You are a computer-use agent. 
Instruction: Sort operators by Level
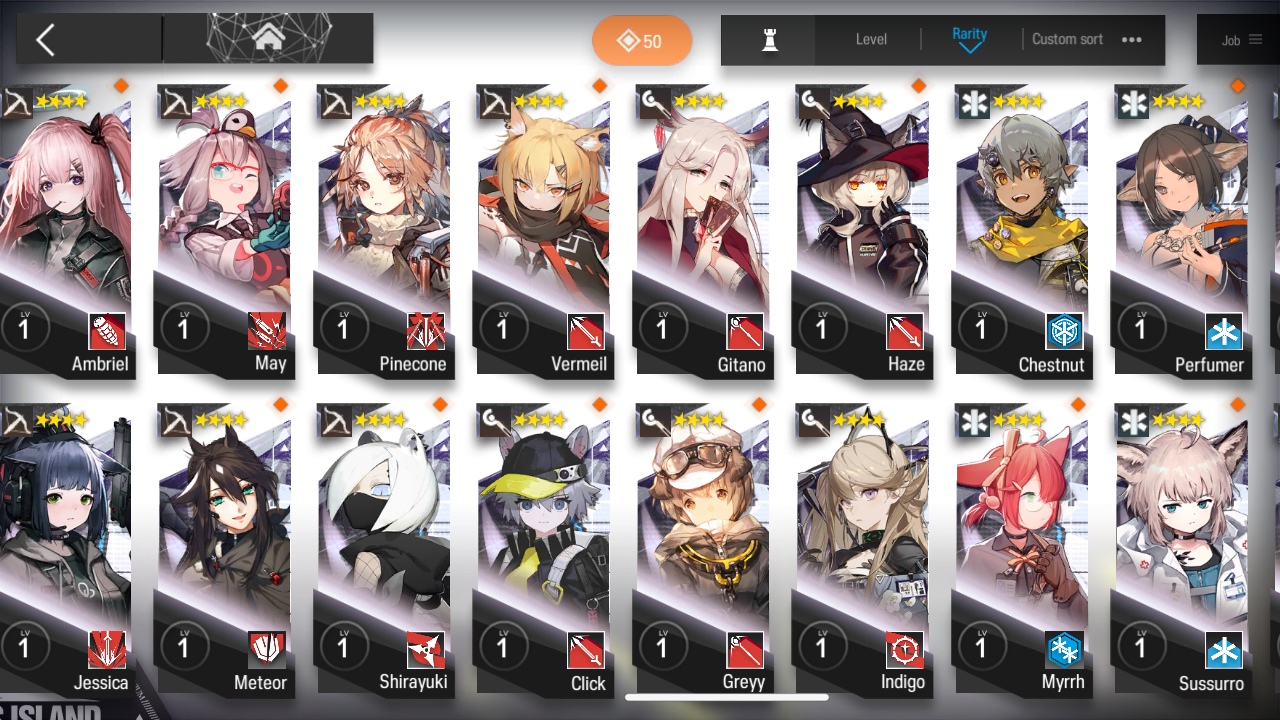(871, 40)
